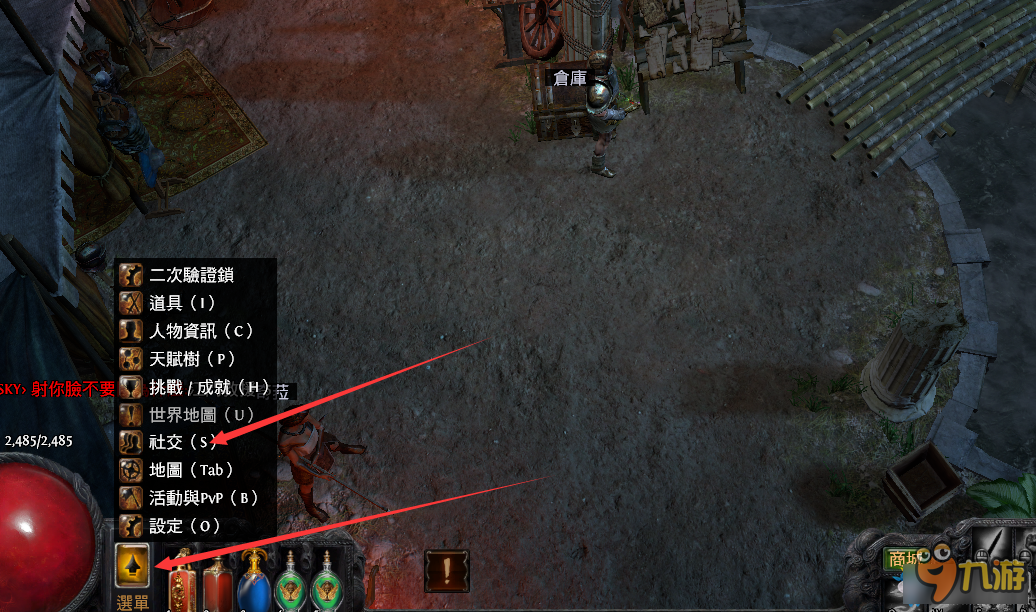Viewport: 1036px width, 612px height.
Task: Select 挑戰 / 成就 (H) entry
Action: pyautogui.click(x=209, y=386)
